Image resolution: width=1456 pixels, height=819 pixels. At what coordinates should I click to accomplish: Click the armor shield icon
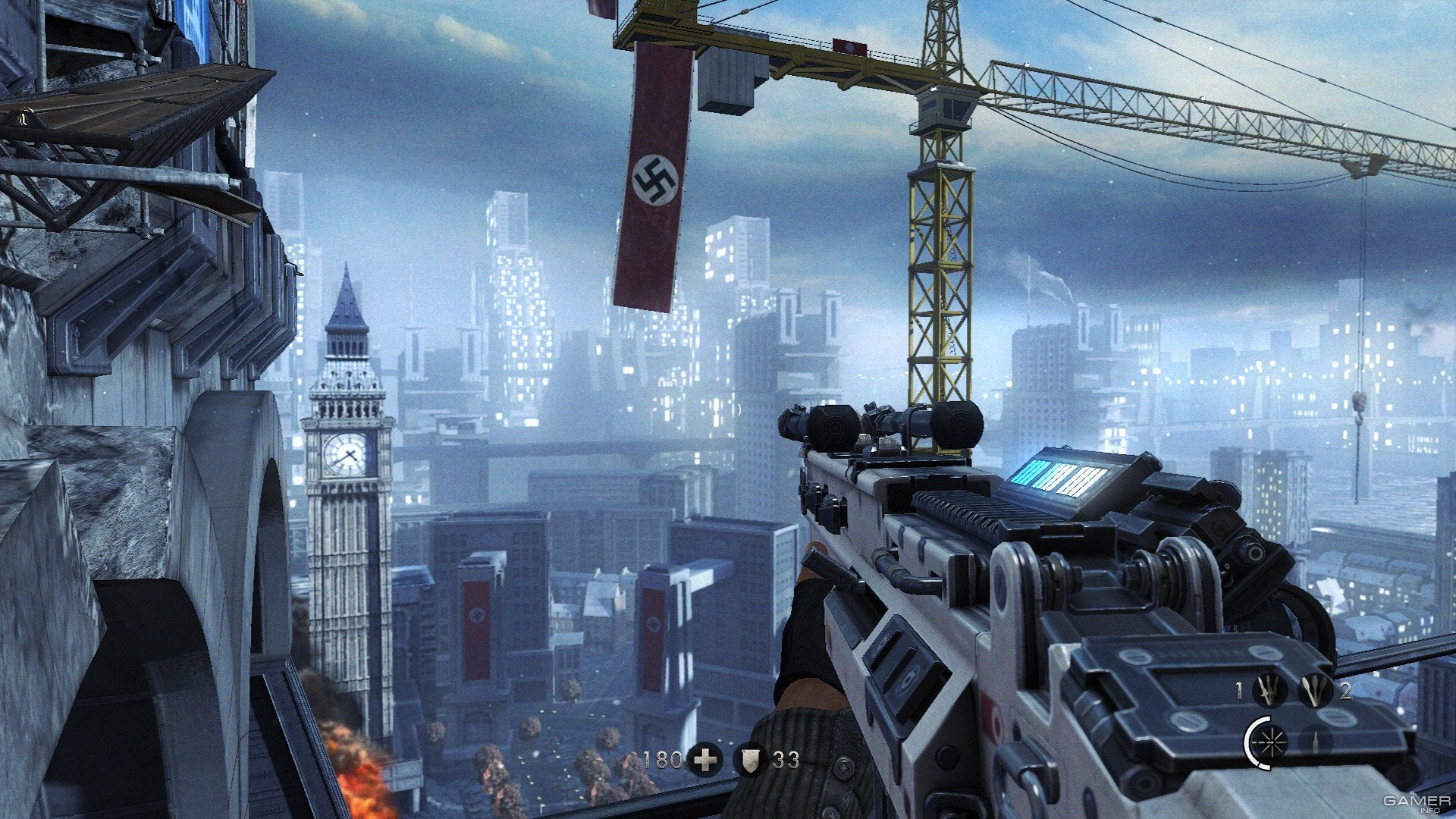(x=749, y=760)
